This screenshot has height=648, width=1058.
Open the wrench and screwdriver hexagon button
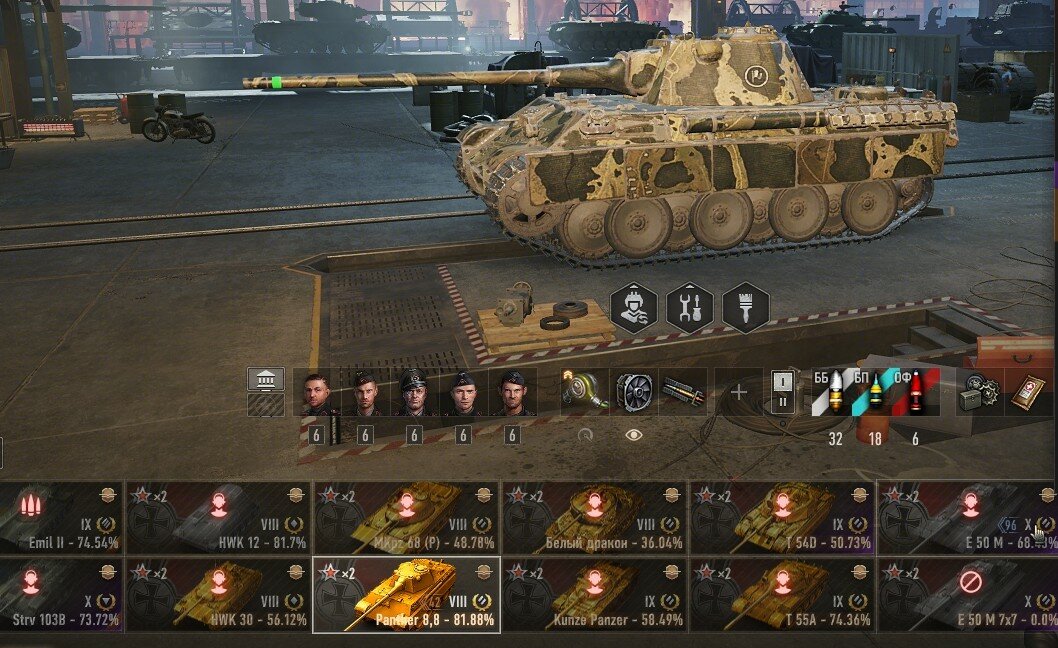(x=690, y=308)
